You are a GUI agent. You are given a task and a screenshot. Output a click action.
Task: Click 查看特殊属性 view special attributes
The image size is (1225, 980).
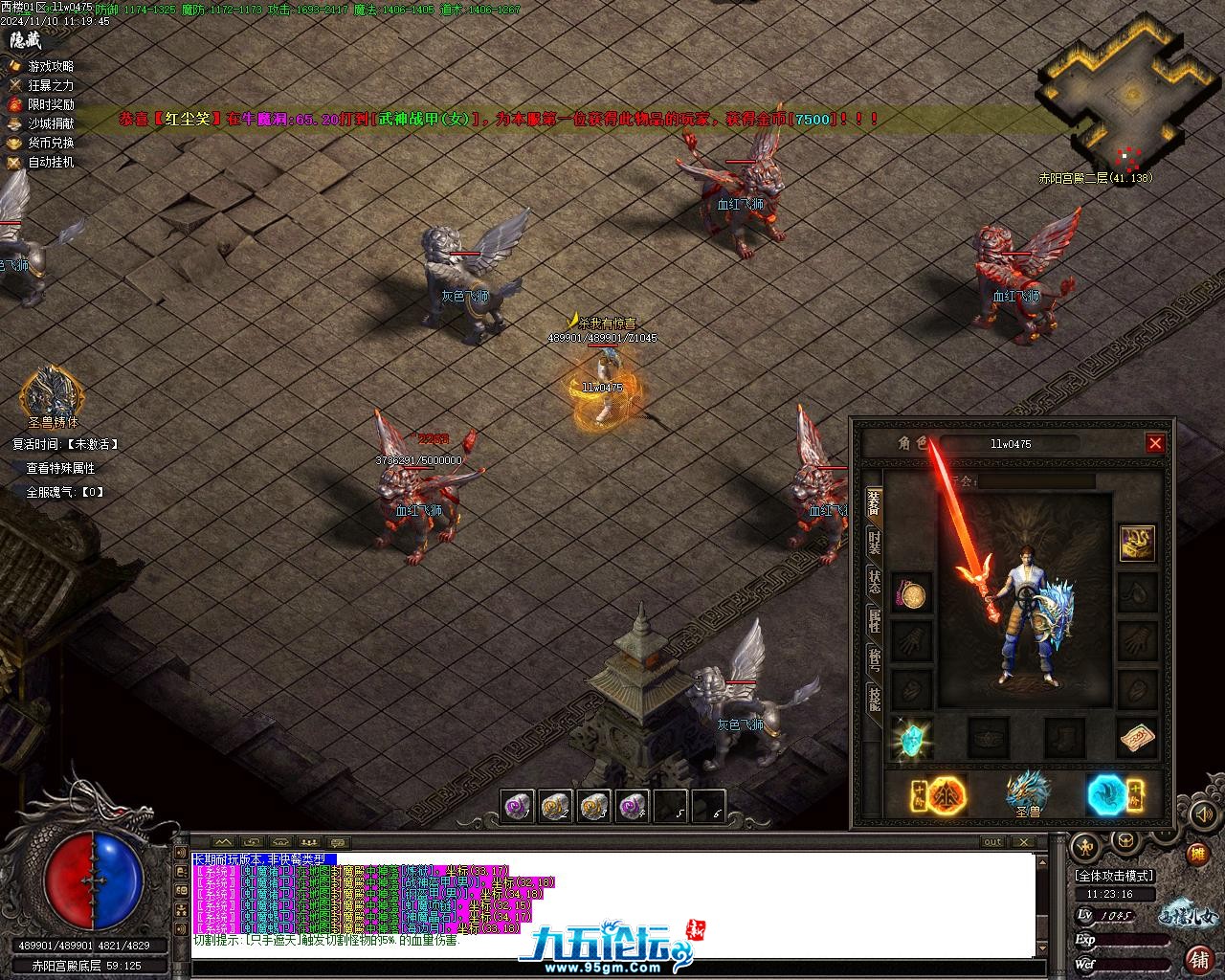click(x=60, y=468)
